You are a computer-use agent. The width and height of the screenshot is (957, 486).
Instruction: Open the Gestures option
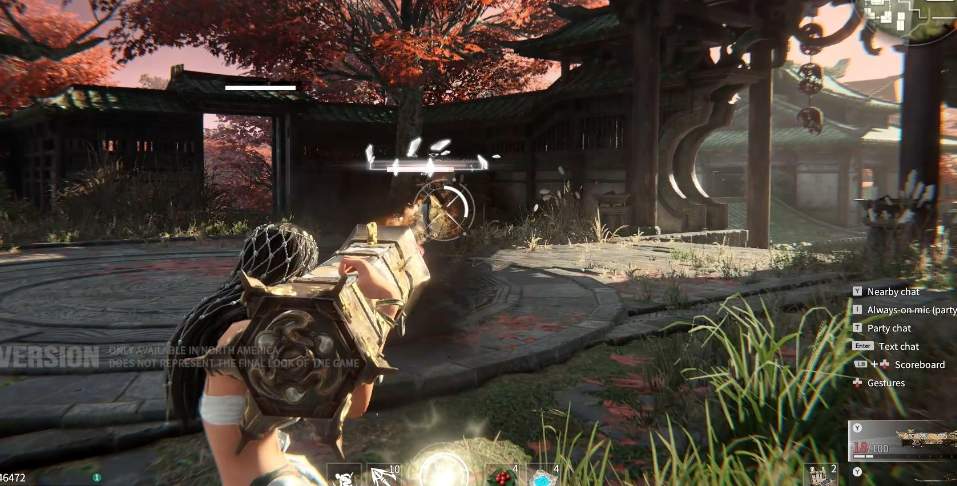(886, 382)
